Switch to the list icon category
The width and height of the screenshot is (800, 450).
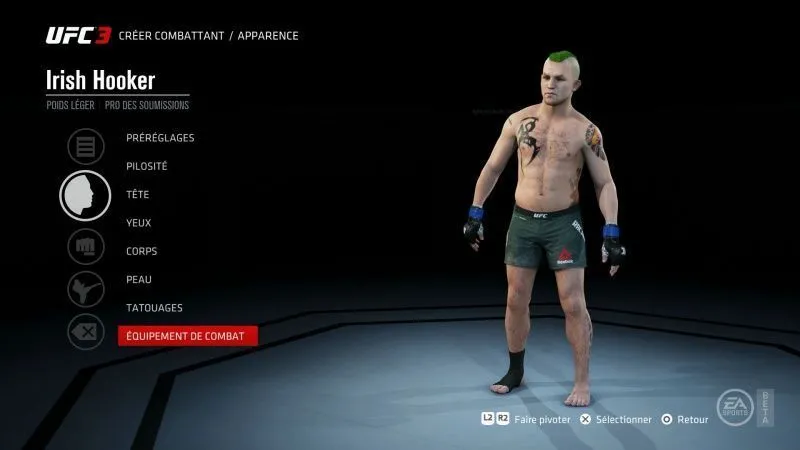(85, 147)
